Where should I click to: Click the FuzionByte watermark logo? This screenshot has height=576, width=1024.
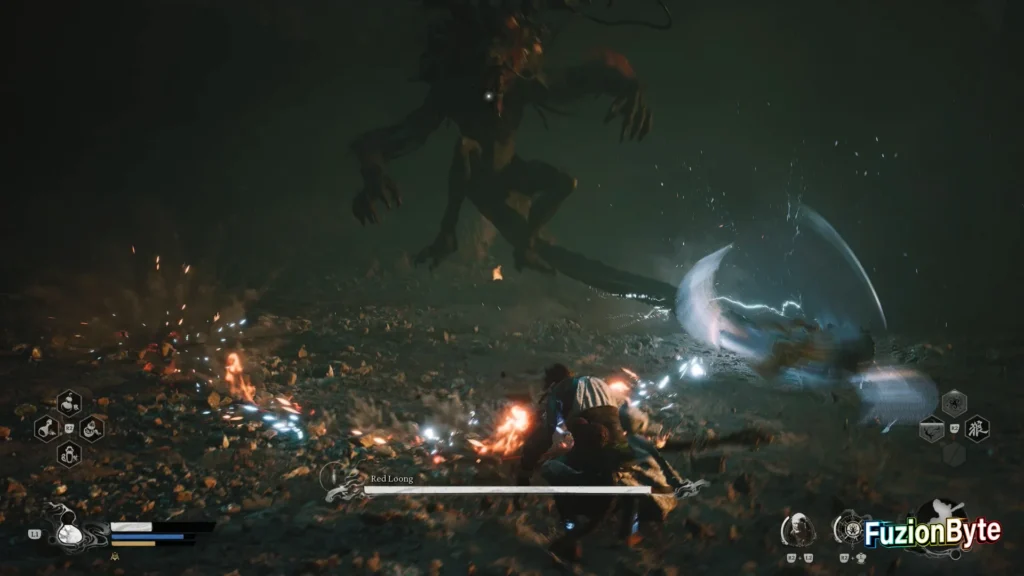[932, 533]
